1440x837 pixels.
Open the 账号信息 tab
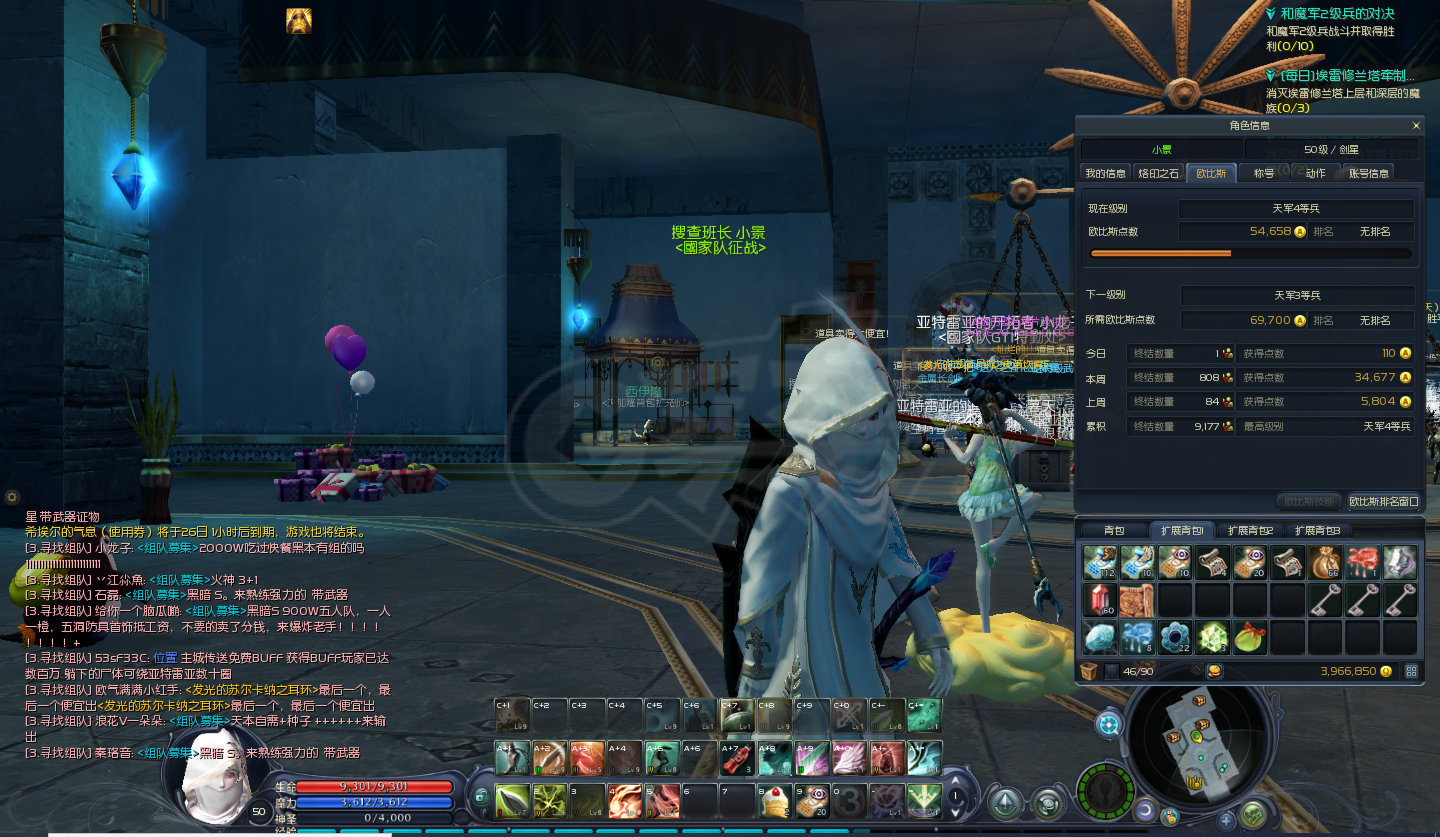[x=1367, y=173]
